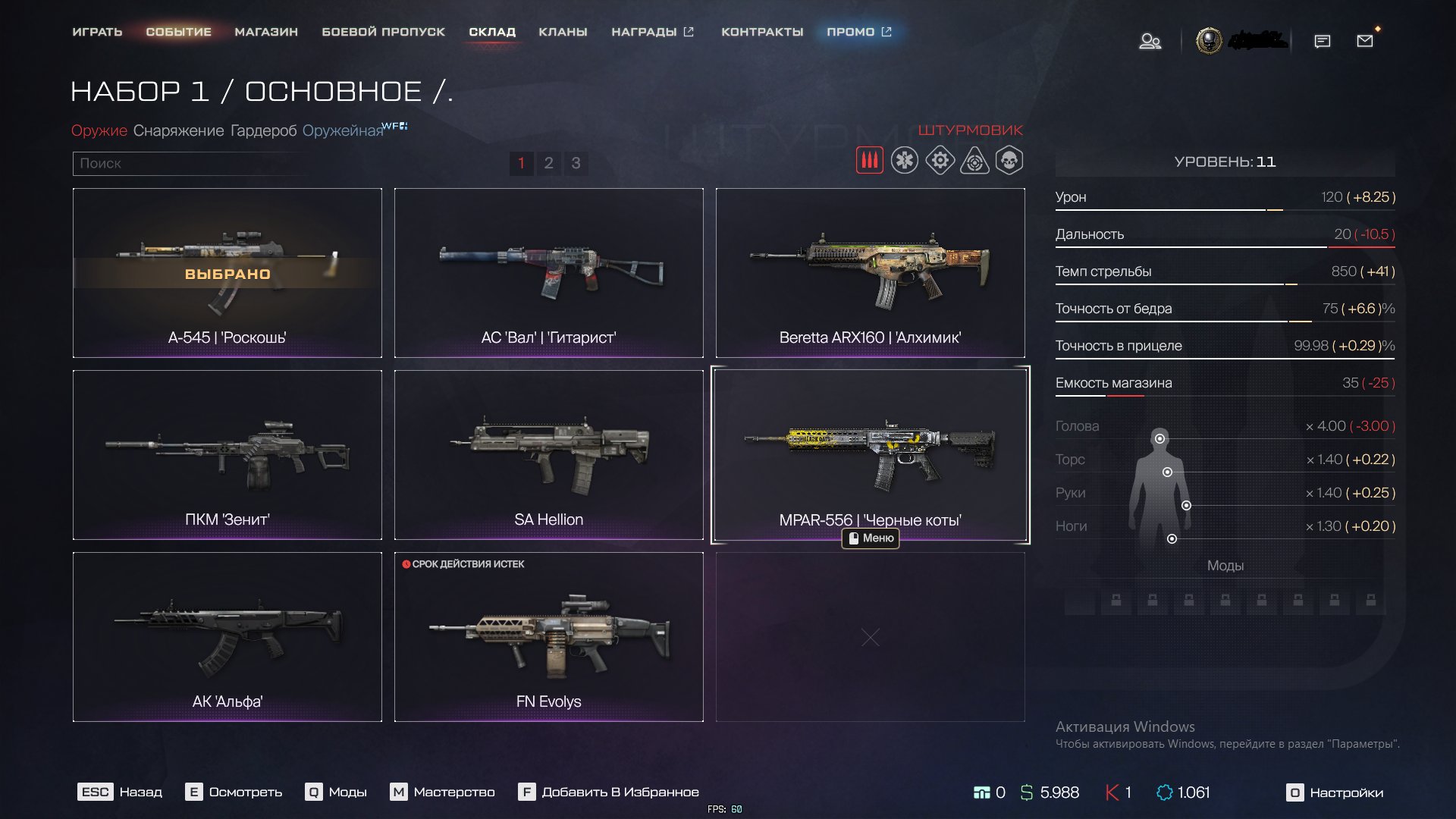Go to the МАГАЗИН section
Screen dimensions: 1456x819
point(266,32)
